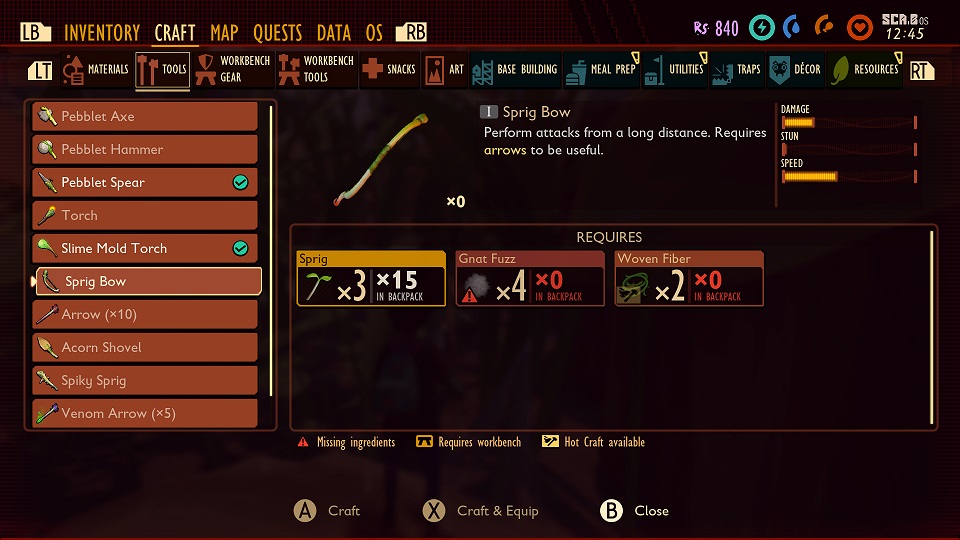Choose the Base Building category
This screenshot has width=960, height=540.
(x=515, y=70)
